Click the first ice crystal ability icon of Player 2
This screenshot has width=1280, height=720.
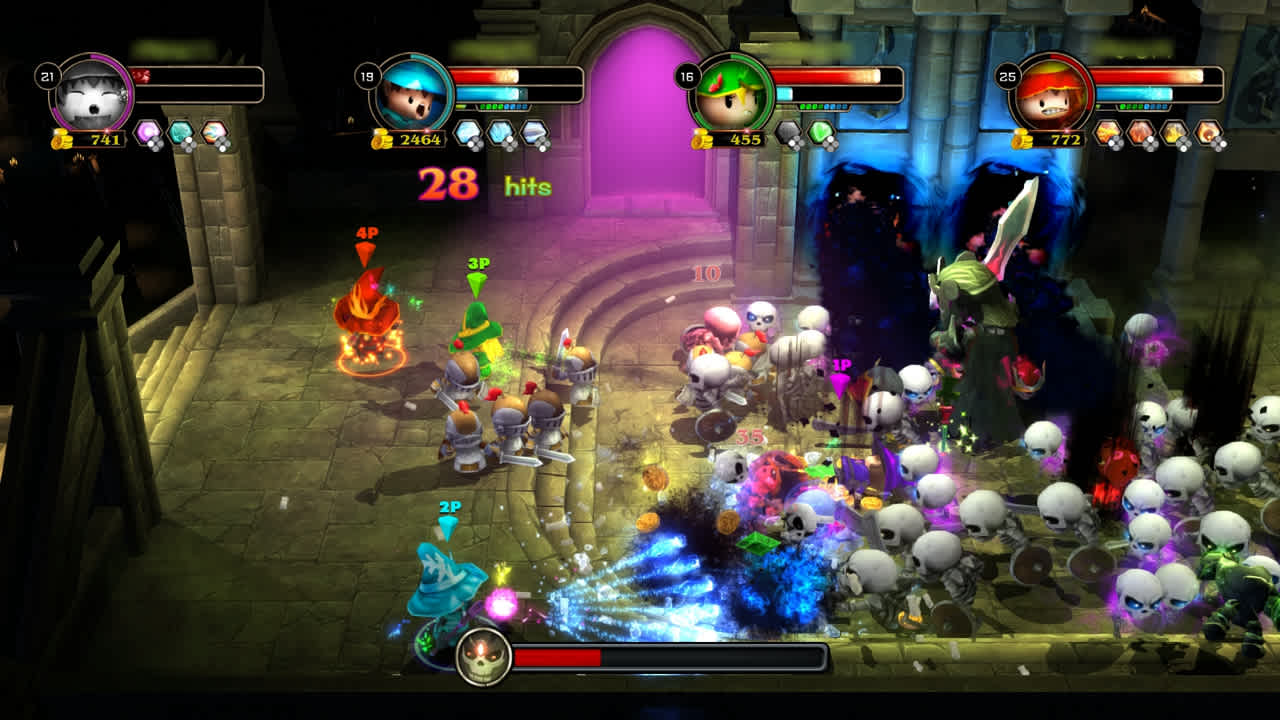click(x=467, y=131)
